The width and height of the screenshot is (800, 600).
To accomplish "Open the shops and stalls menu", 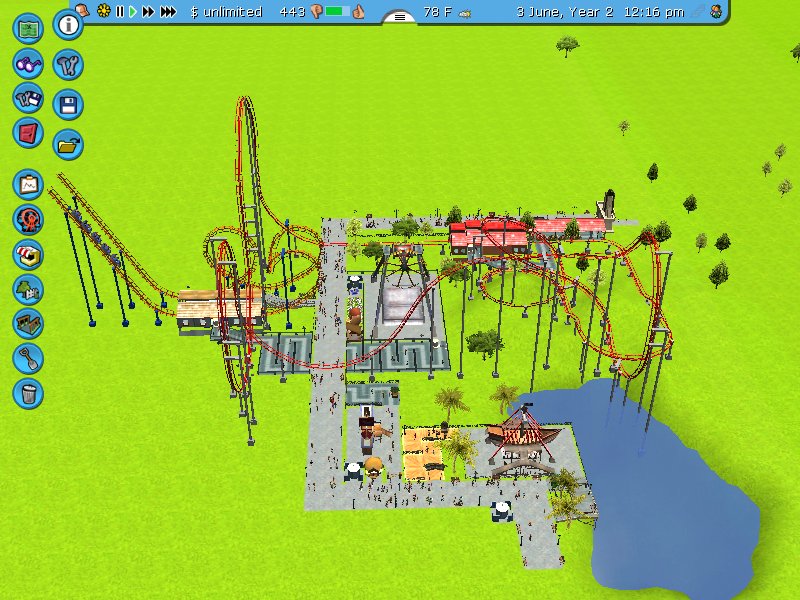I will tap(28, 254).
